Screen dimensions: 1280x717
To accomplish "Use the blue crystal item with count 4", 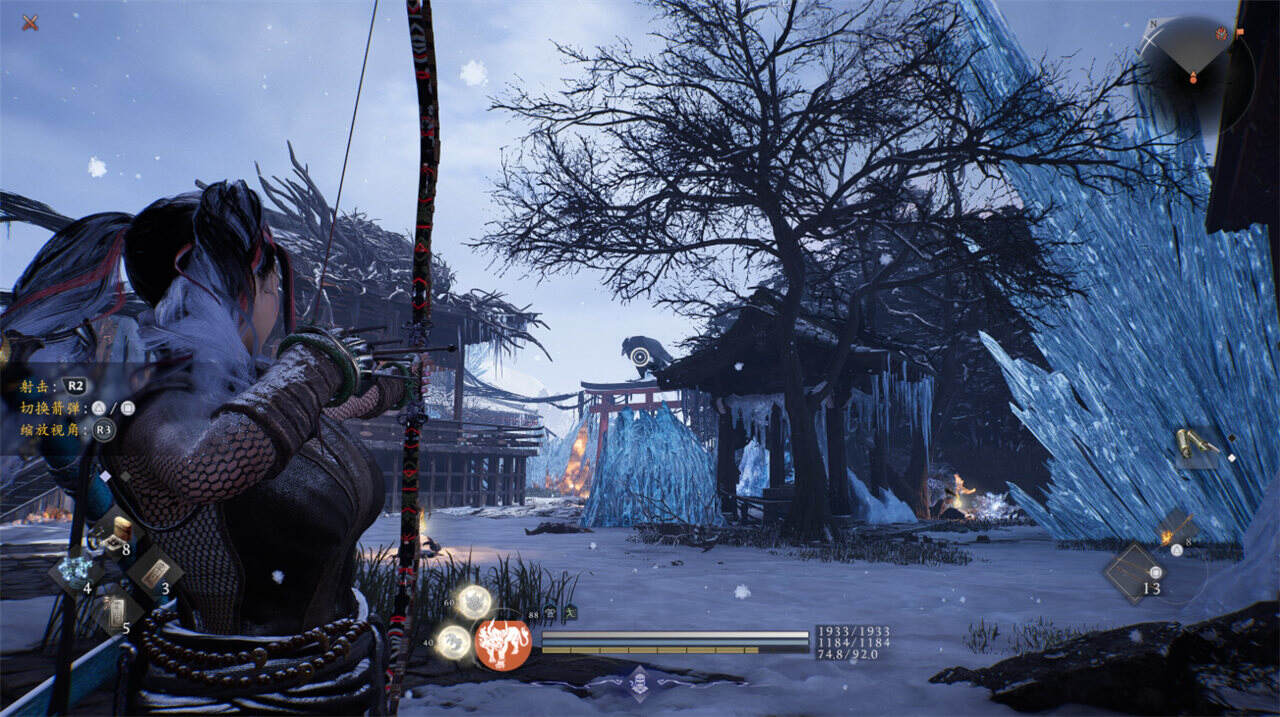I will coord(75,572).
